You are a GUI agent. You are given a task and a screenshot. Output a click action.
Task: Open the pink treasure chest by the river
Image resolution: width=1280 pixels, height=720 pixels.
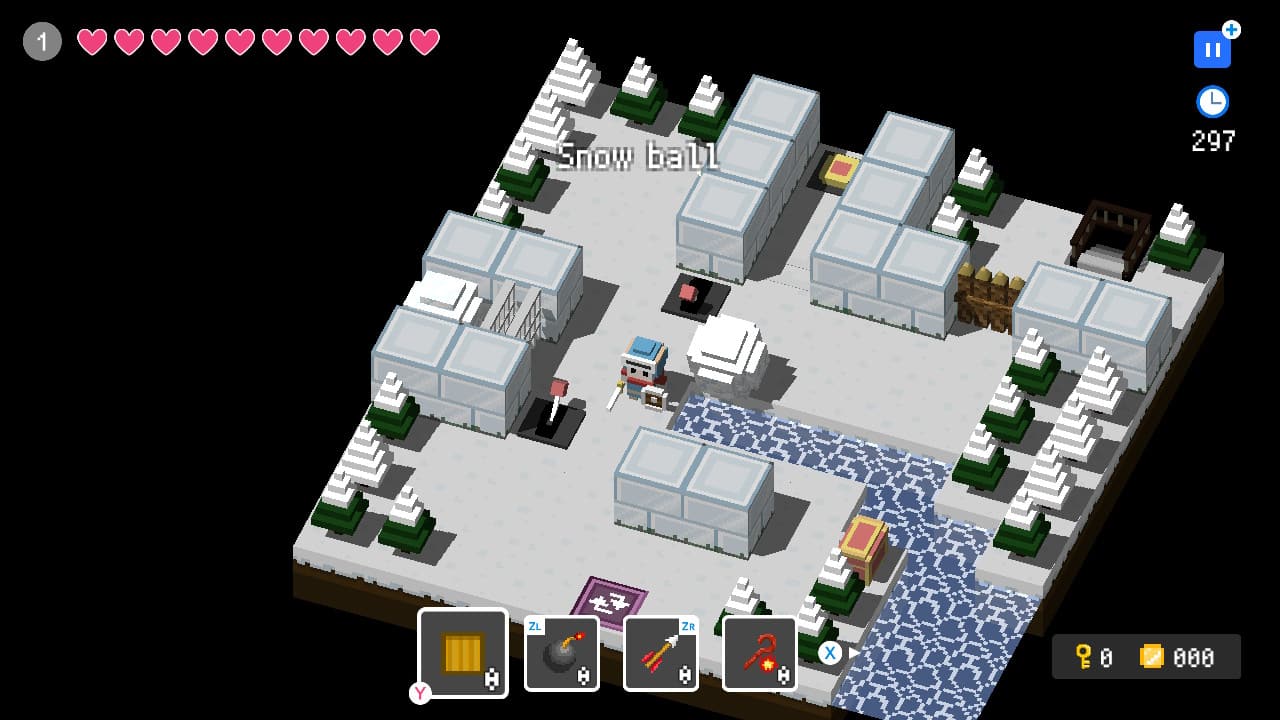tap(866, 540)
